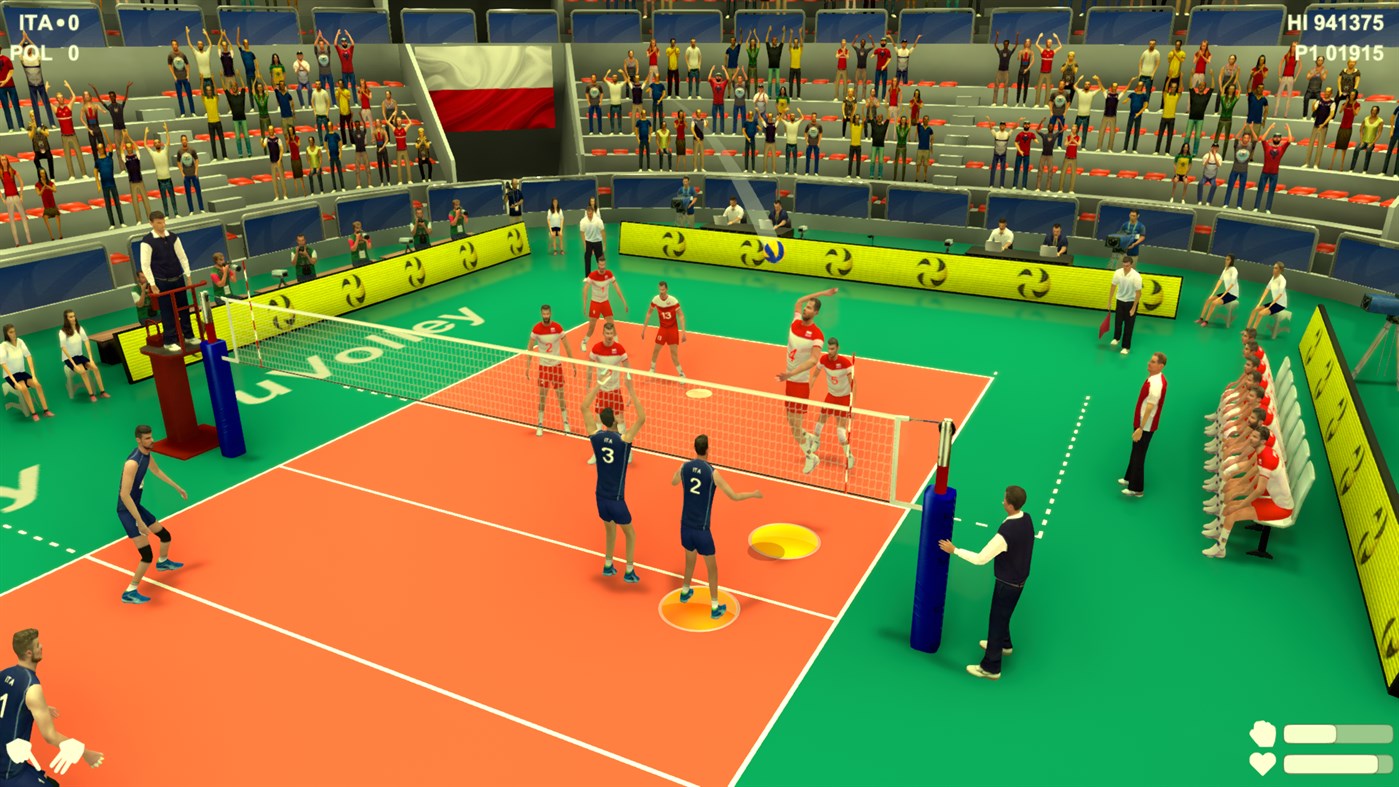Screen dimensions: 1399x787
Task: Click the heart health icon
Action: point(1263,762)
